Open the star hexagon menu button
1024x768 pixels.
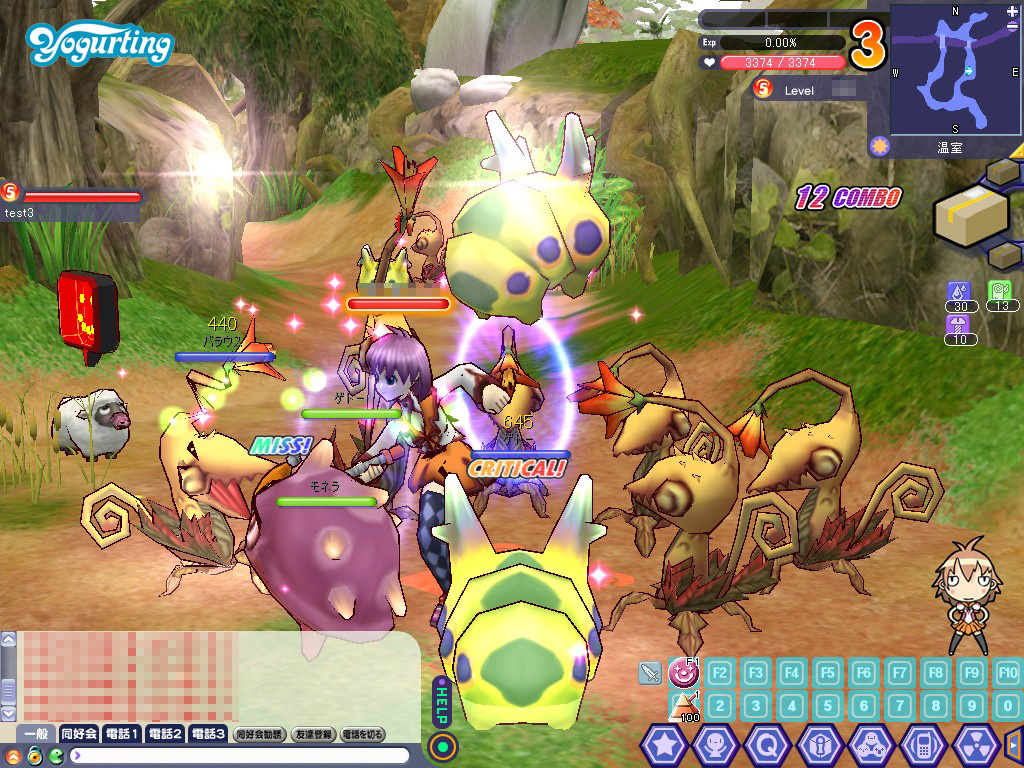(x=662, y=745)
